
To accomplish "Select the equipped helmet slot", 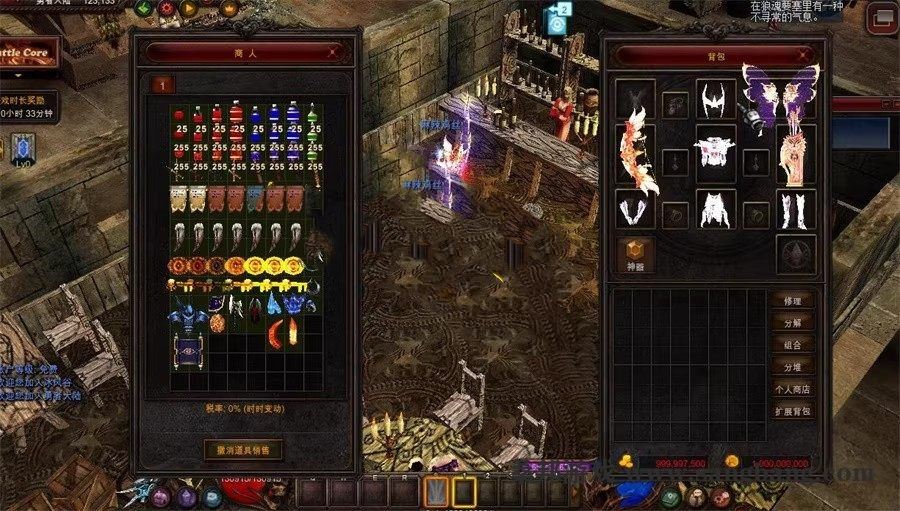I will (x=715, y=99).
